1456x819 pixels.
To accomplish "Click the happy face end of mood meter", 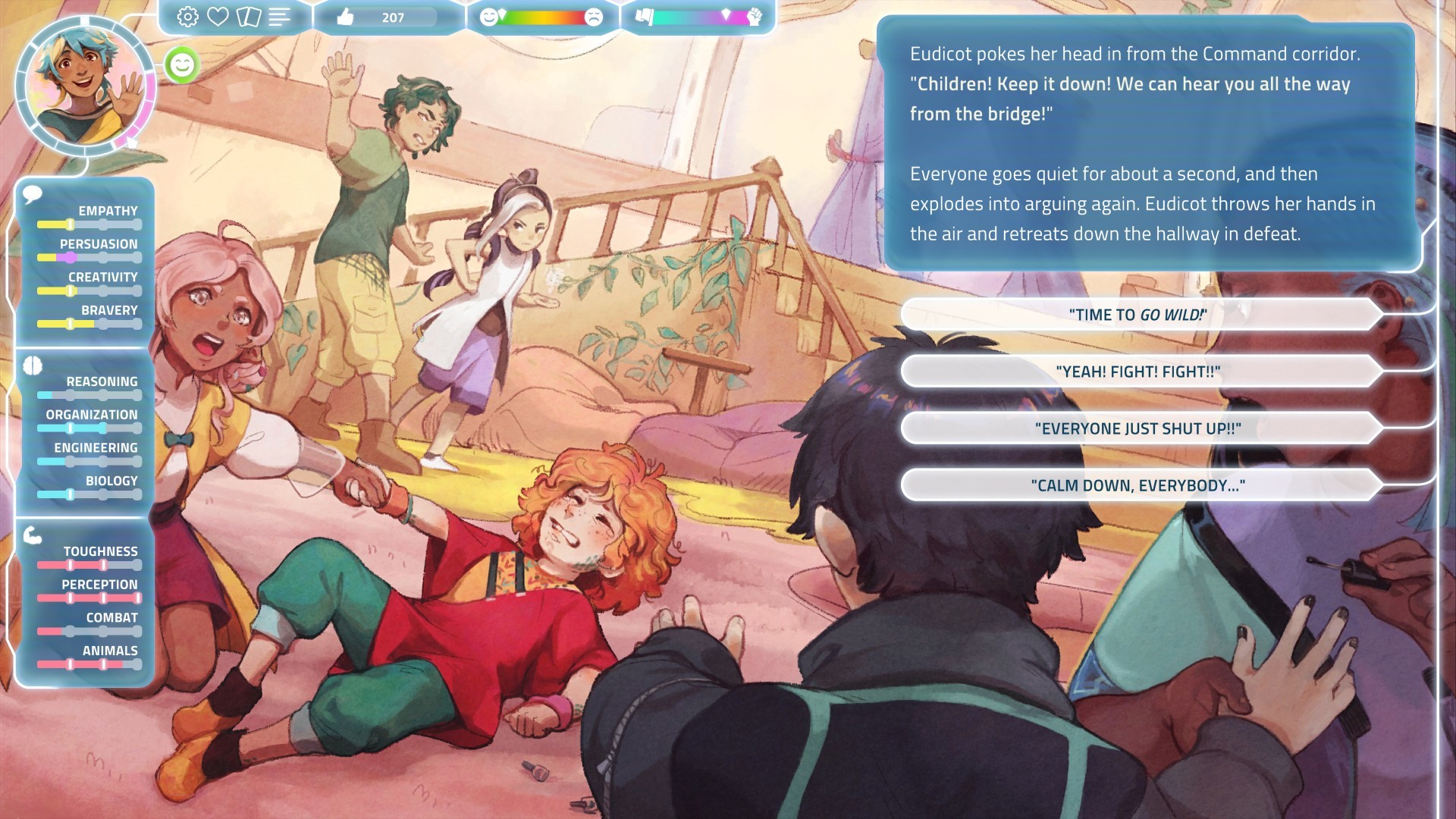I will point(488,15).
